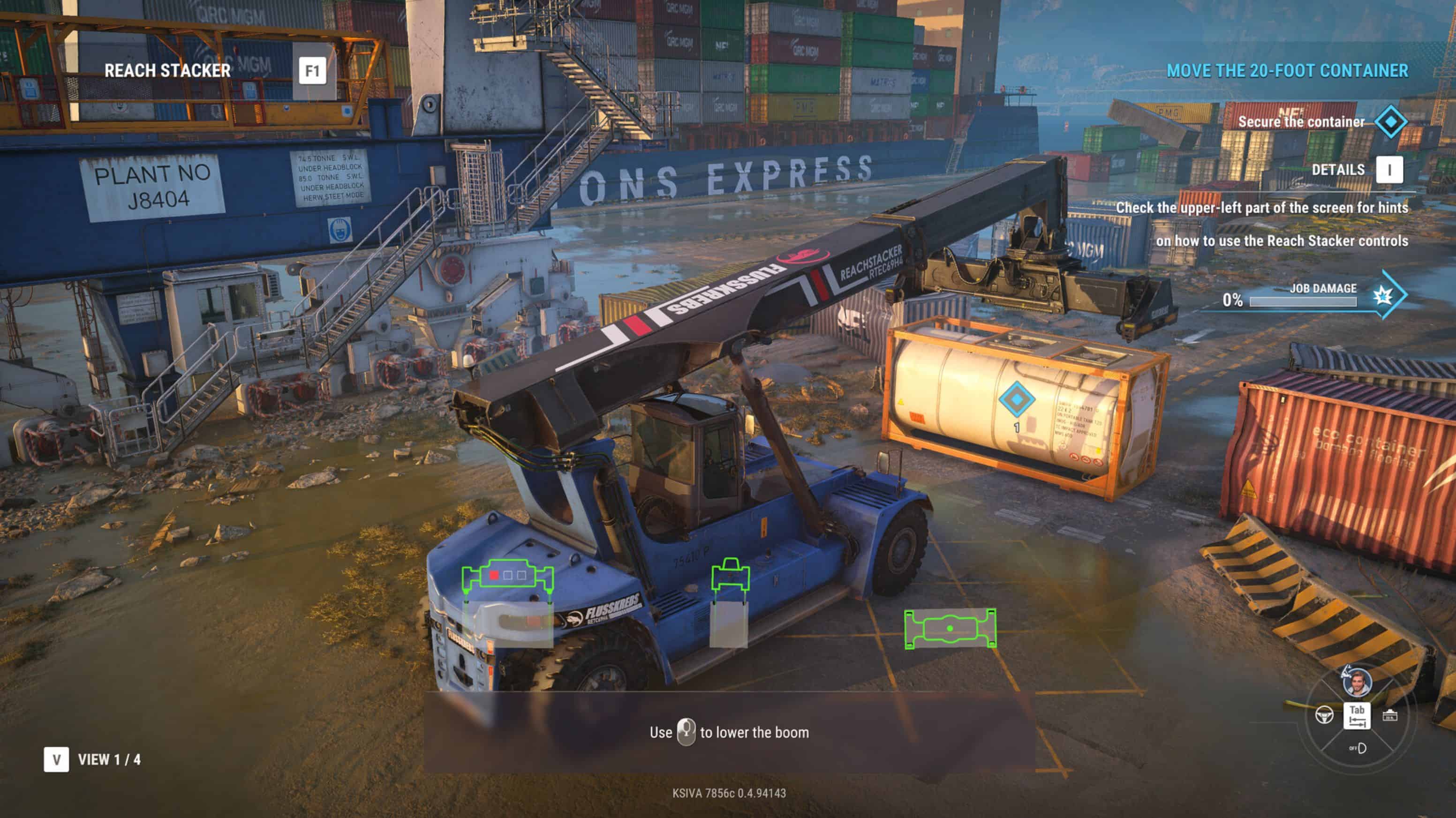Select the Tab gear-shift tile in the radial menu

coord(1358,716)
